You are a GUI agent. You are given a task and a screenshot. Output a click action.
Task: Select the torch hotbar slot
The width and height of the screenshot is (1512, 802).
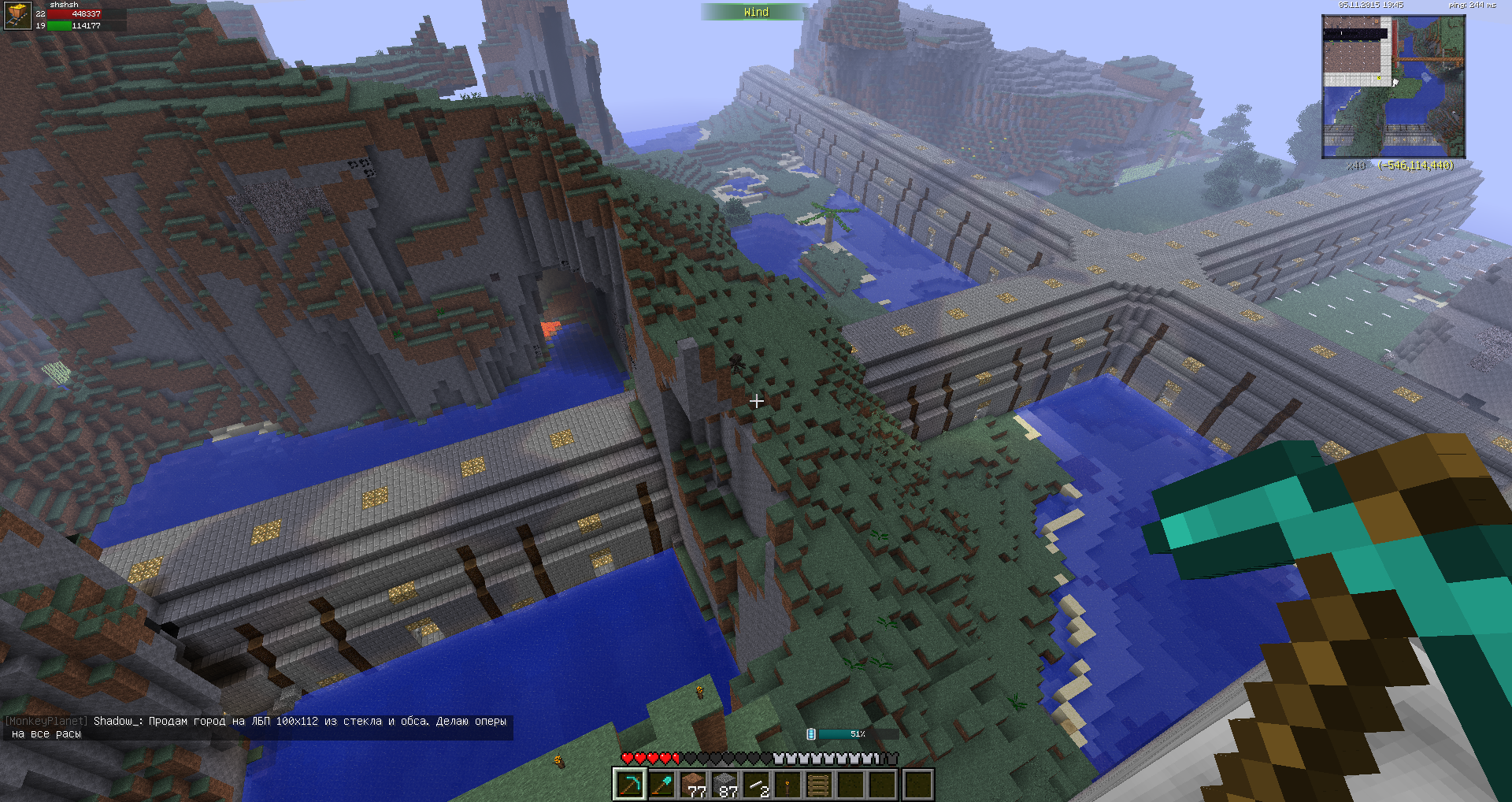pyautogui.click(x=788, y=785)
